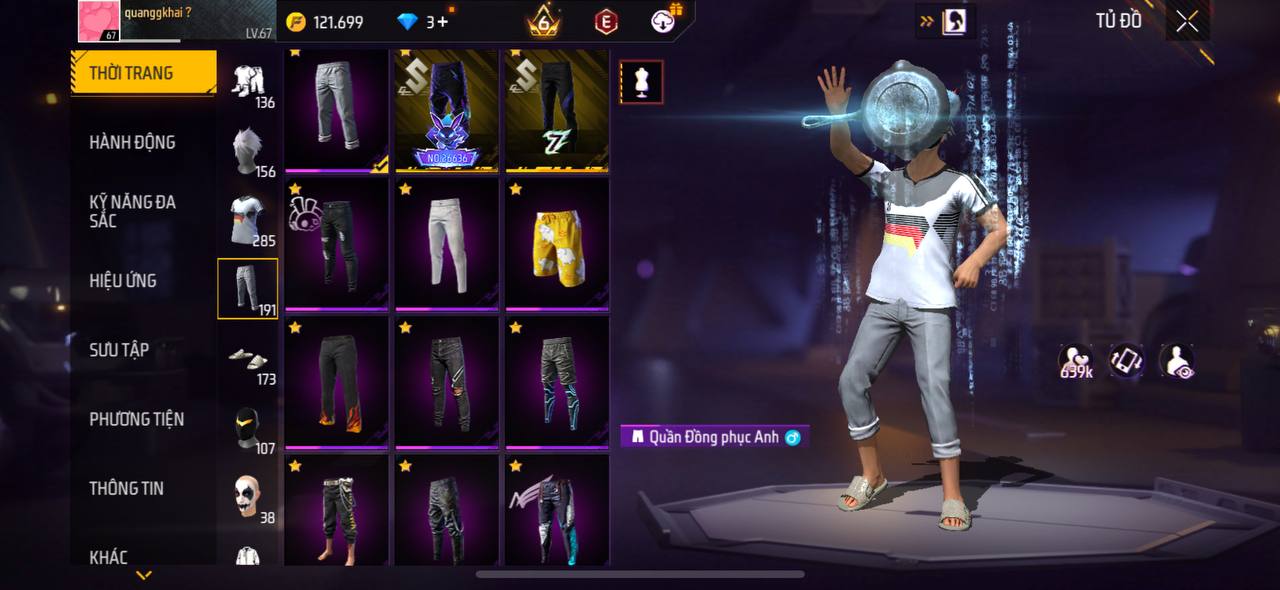
Task: Add diamonds via the diamond counter
Action: click(424, 22)
